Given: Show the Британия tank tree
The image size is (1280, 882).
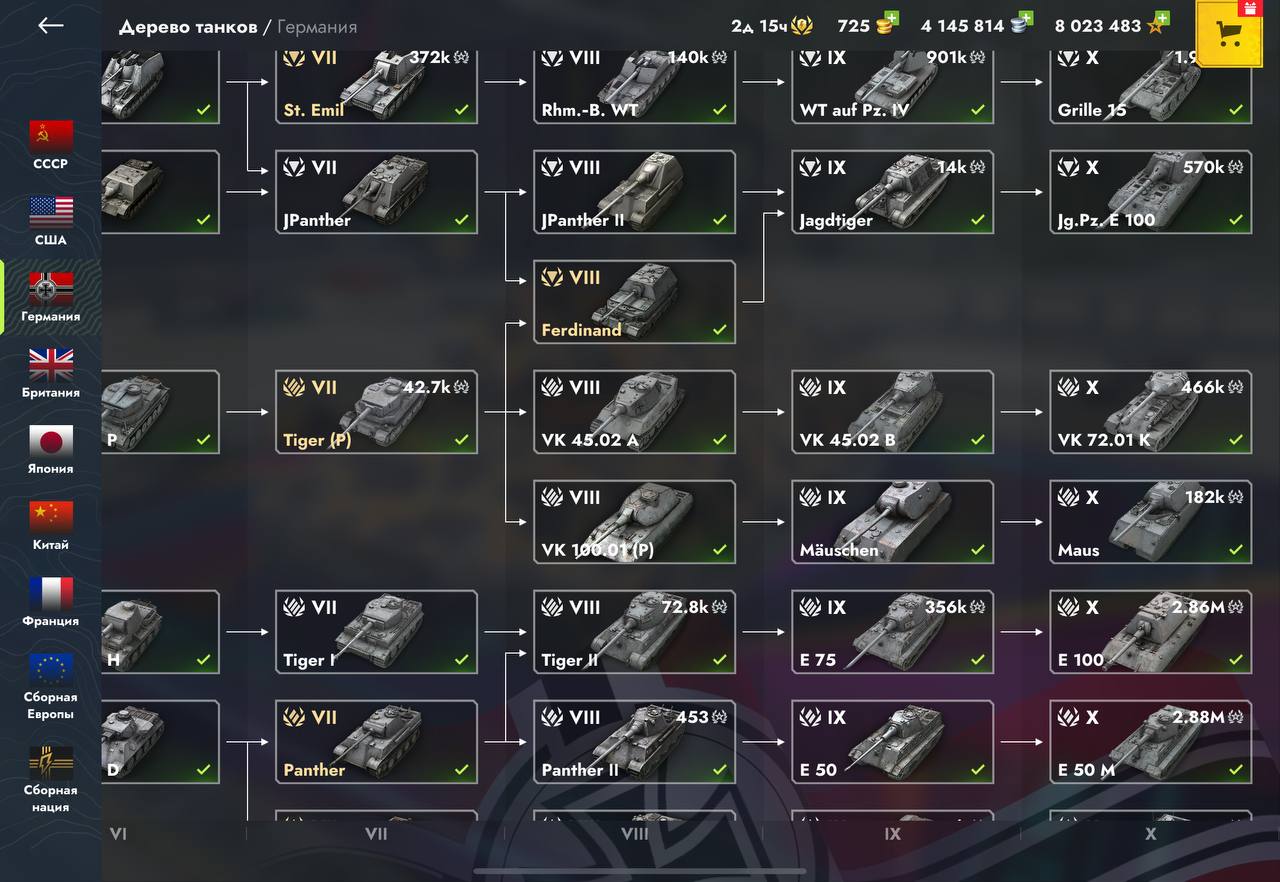Looking at the screenshot, I should [x=51, y=373].
